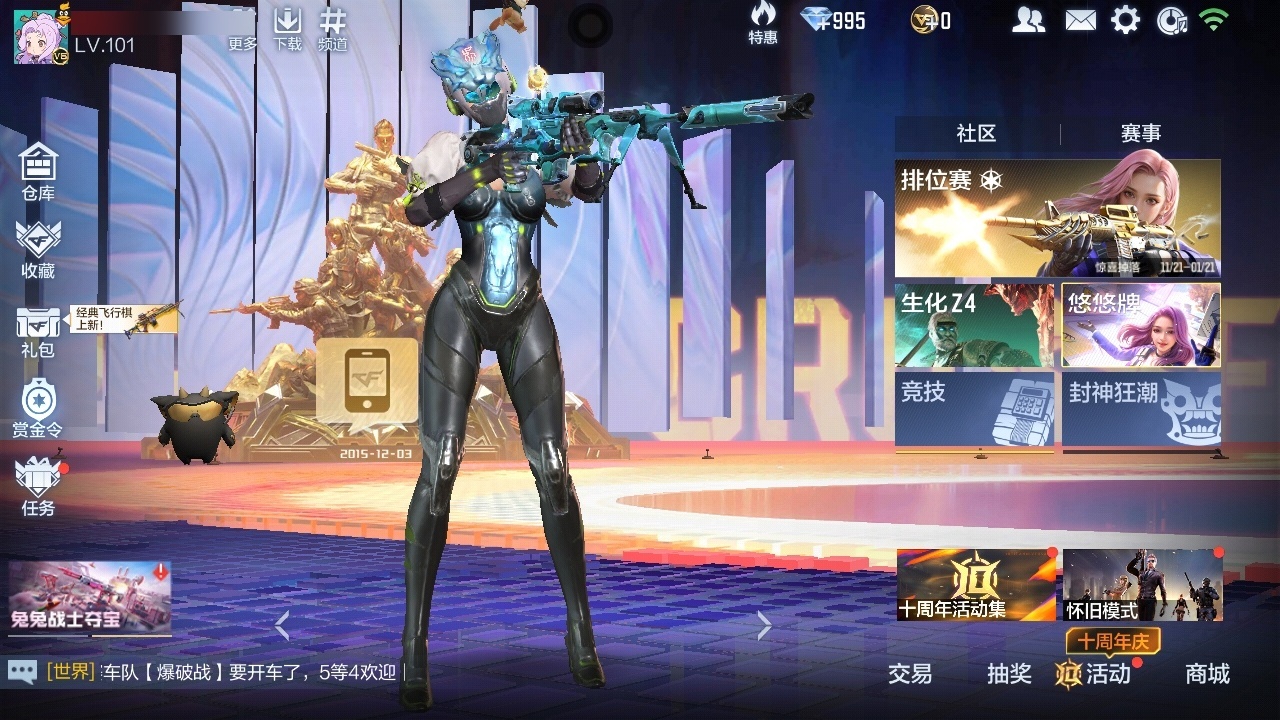Open the 封神狂潮 mode tile
This screenshot has width=1280, height=720.
pos(1141,409)
